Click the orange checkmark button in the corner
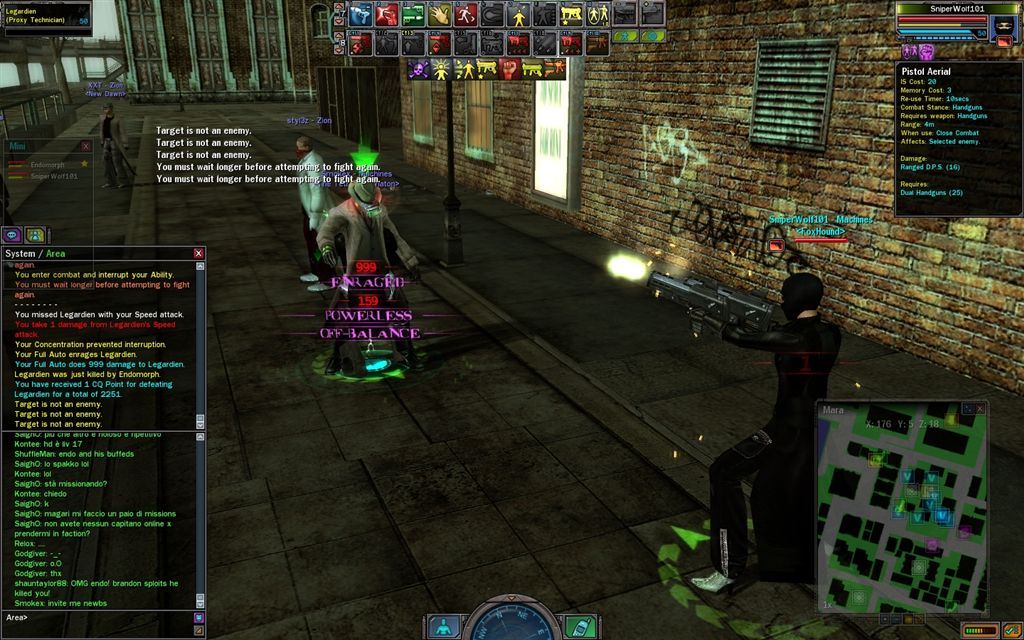 tap(1010, 630)
